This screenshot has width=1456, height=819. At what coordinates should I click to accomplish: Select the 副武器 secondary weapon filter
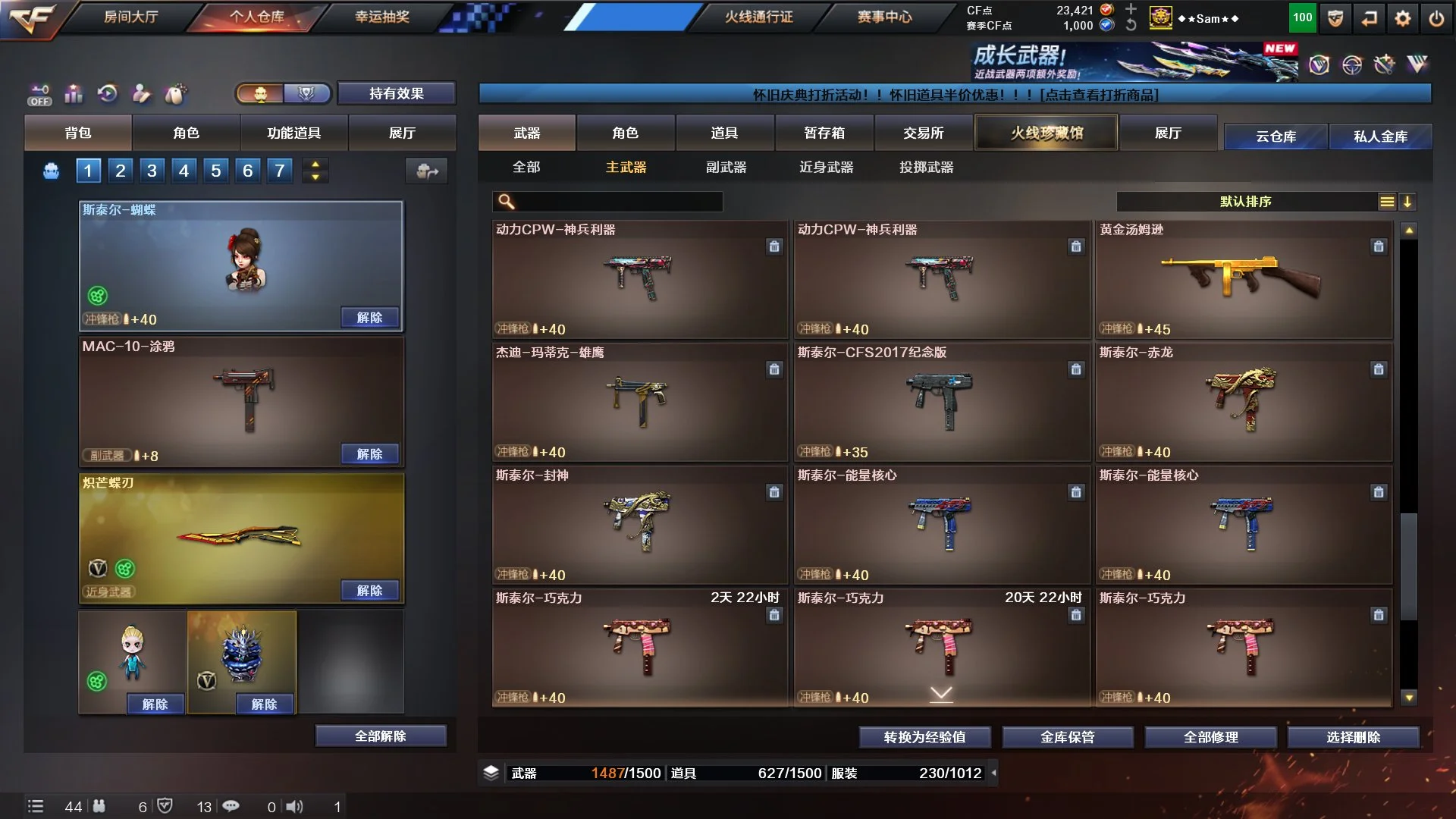click(726, 167)
